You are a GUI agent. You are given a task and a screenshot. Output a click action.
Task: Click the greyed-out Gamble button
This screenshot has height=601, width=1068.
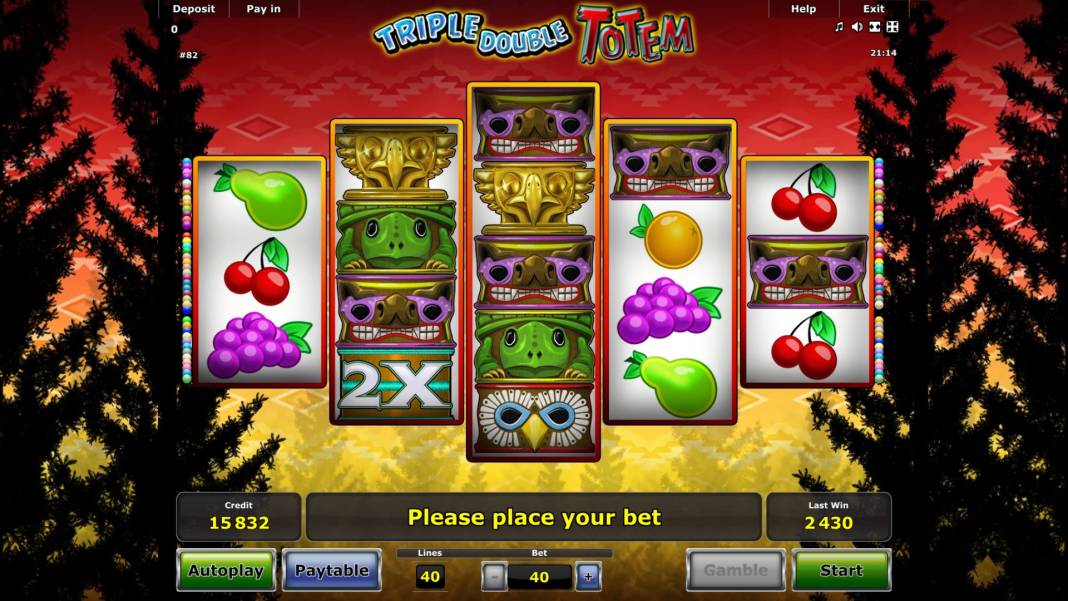click(735, 570)
